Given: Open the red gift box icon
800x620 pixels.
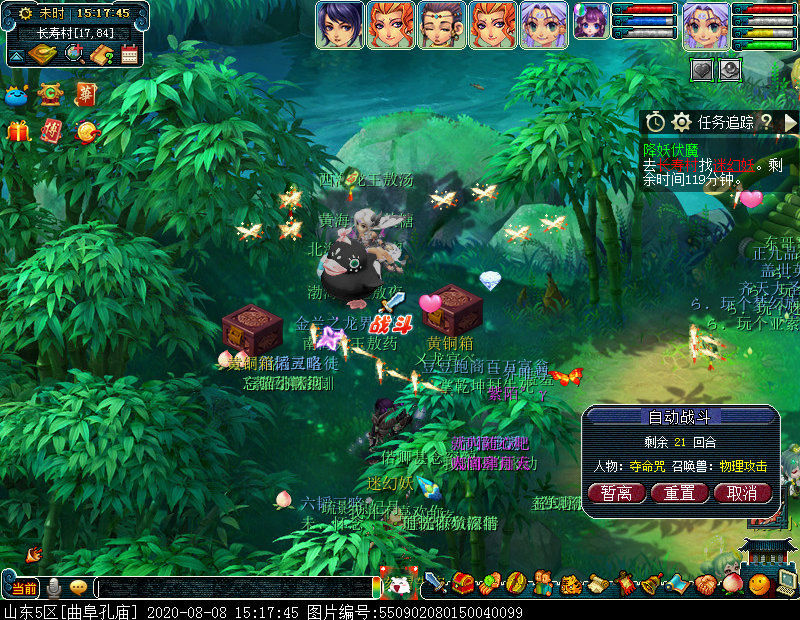Looking at the screenshot, I should tap(18, 131).
